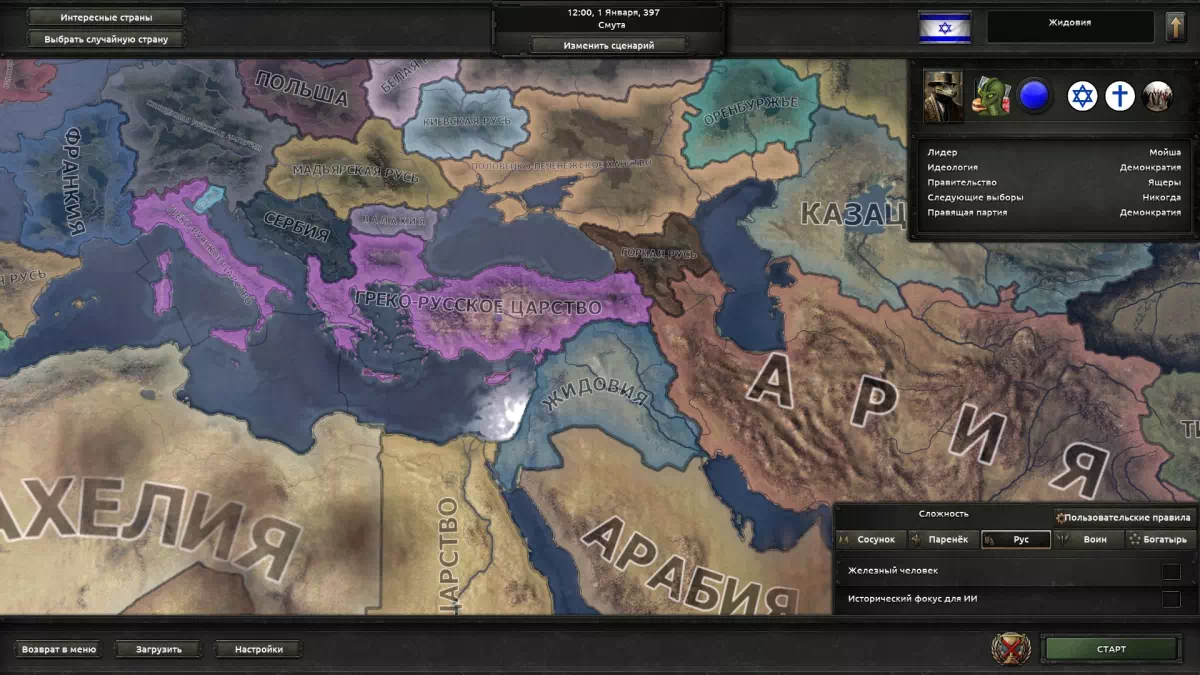1200x675 pixels.
Task: Open custom game rules (Пользовательские правила)
Action: (1124, 518)
